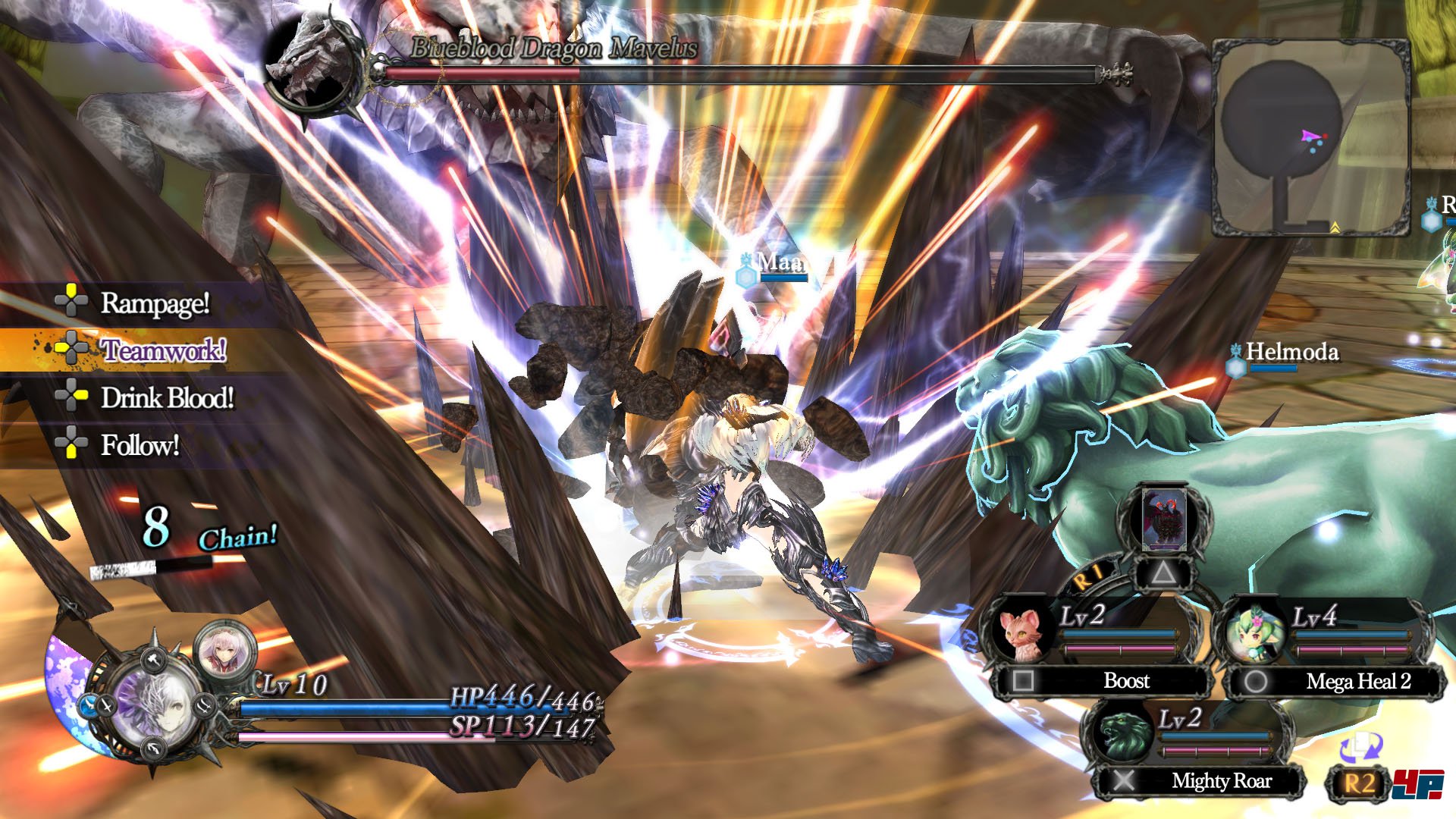Select the Drink Blood! command
The height and width of the screenshot is (819, 1456).
[x=167, y=398]
